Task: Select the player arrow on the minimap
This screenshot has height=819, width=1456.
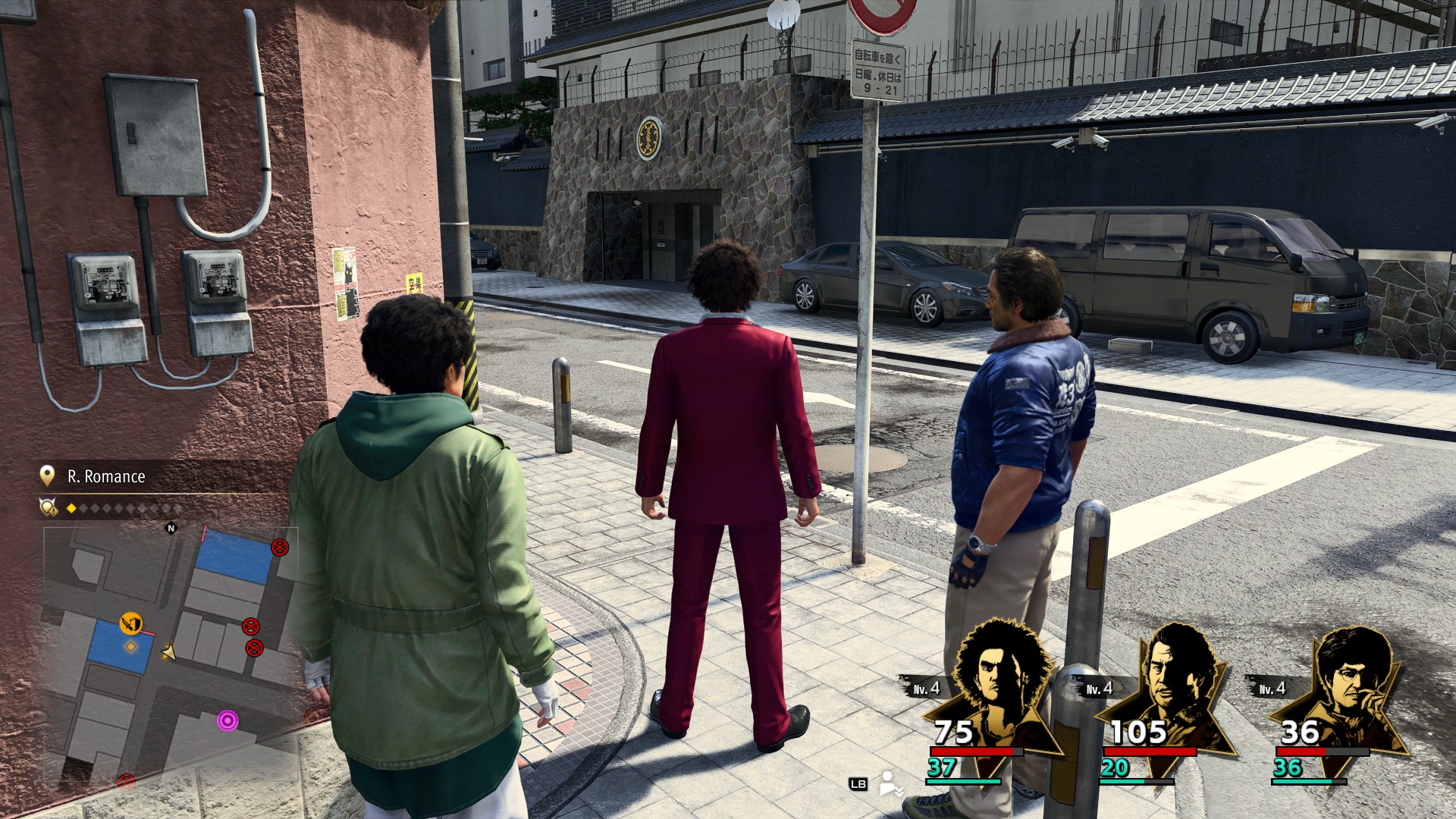Action: 168,652
